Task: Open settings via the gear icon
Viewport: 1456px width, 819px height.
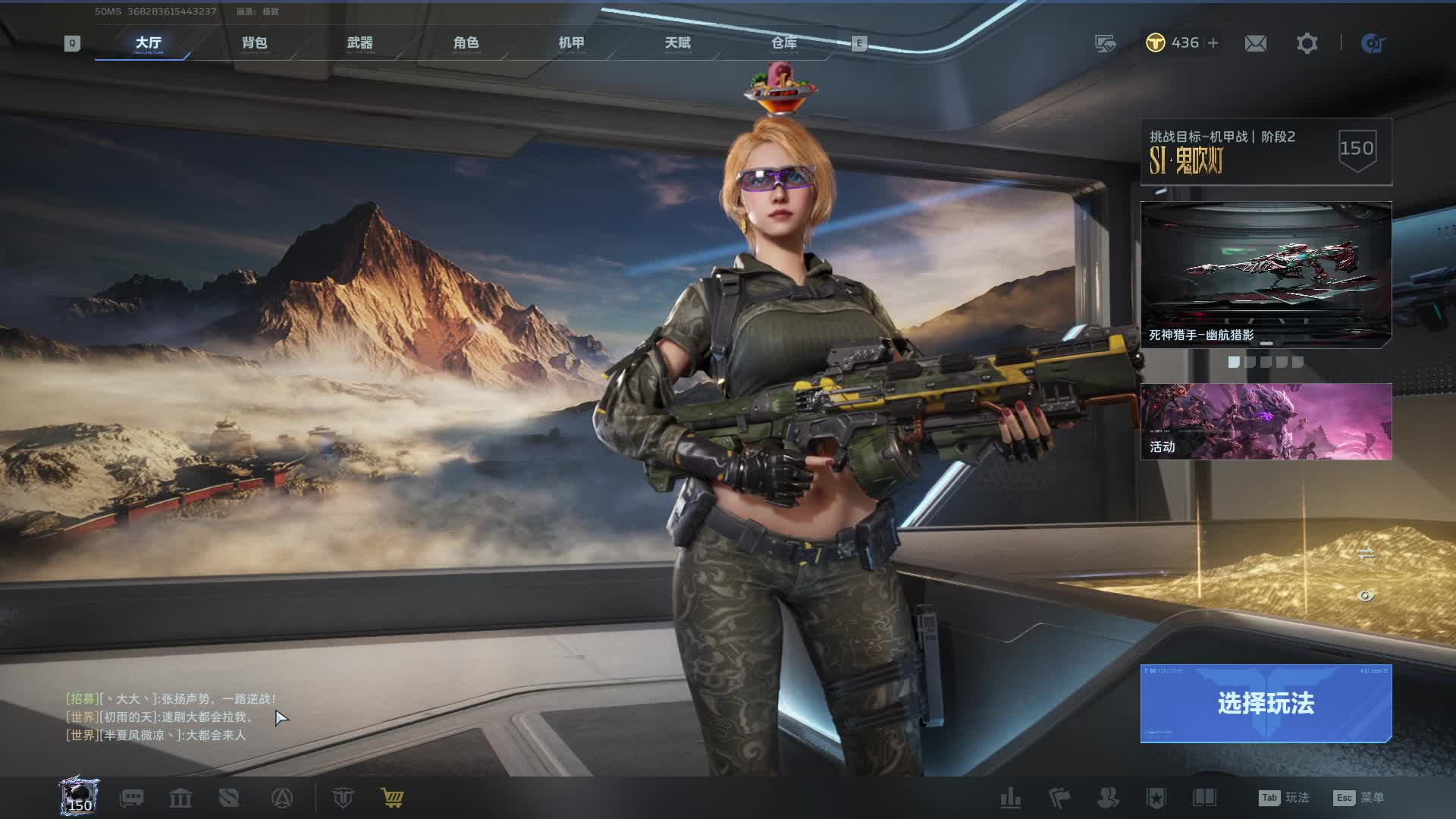Action: coord(1307,43)
